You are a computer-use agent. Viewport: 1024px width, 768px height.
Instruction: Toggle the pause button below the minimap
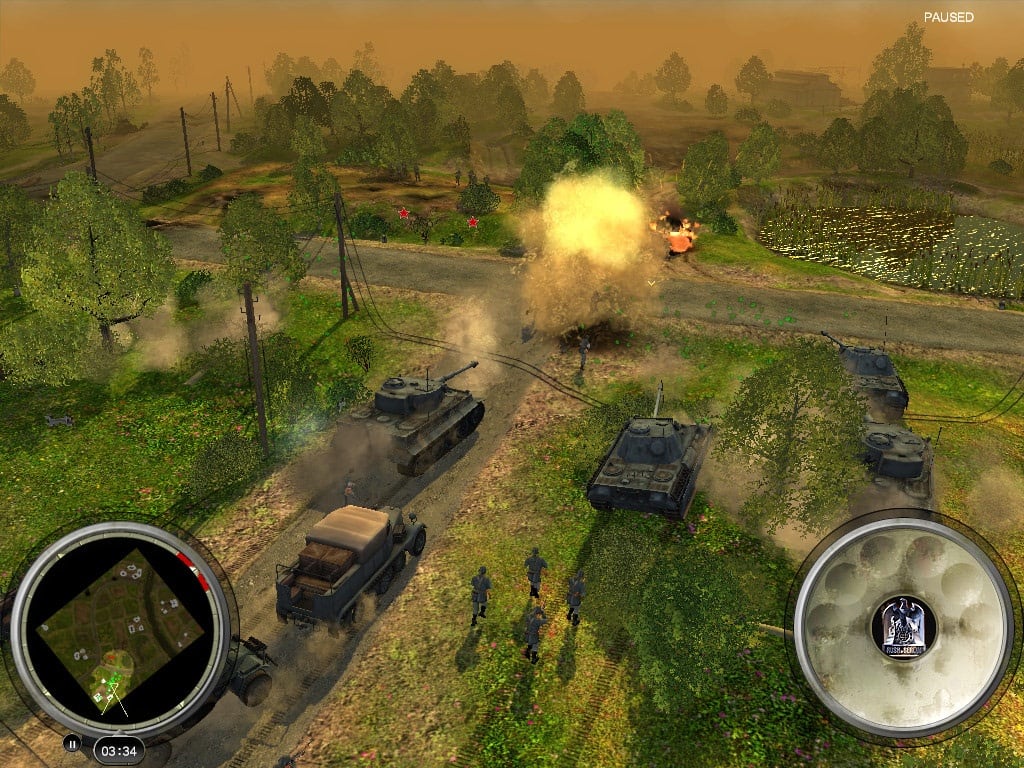click(72, 743)
